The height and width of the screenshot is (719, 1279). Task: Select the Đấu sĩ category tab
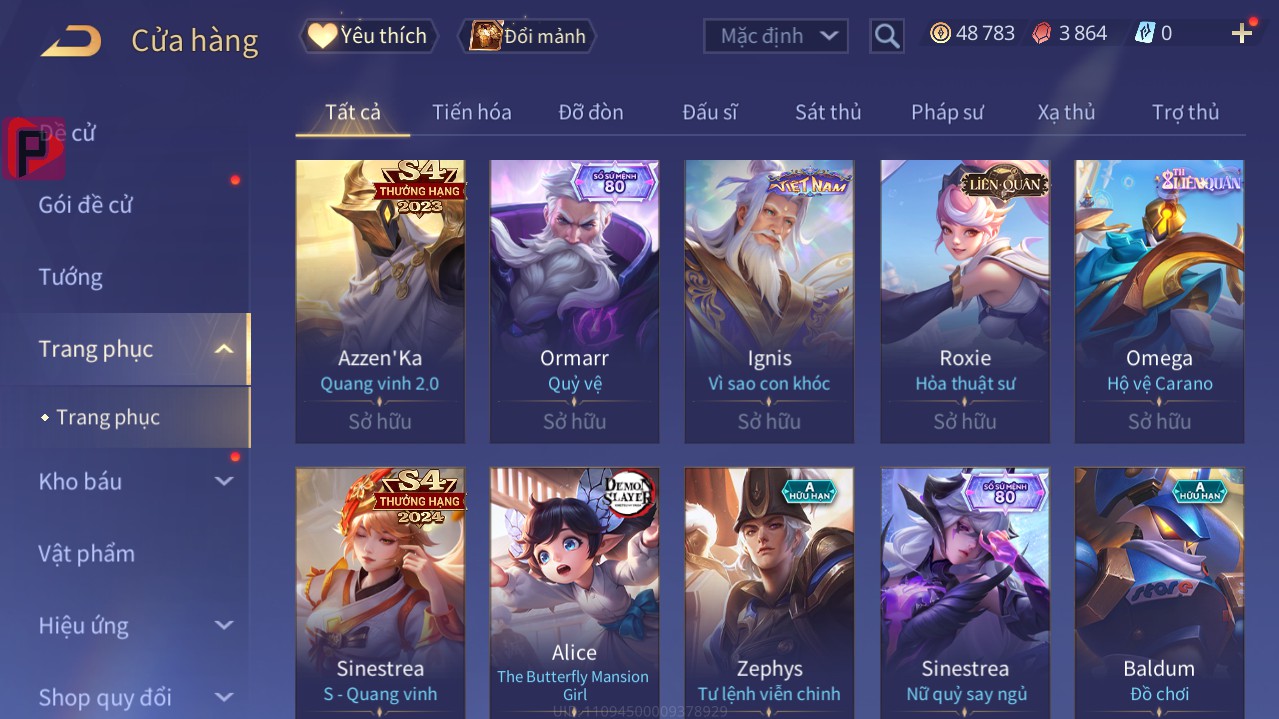pos(709,112)
